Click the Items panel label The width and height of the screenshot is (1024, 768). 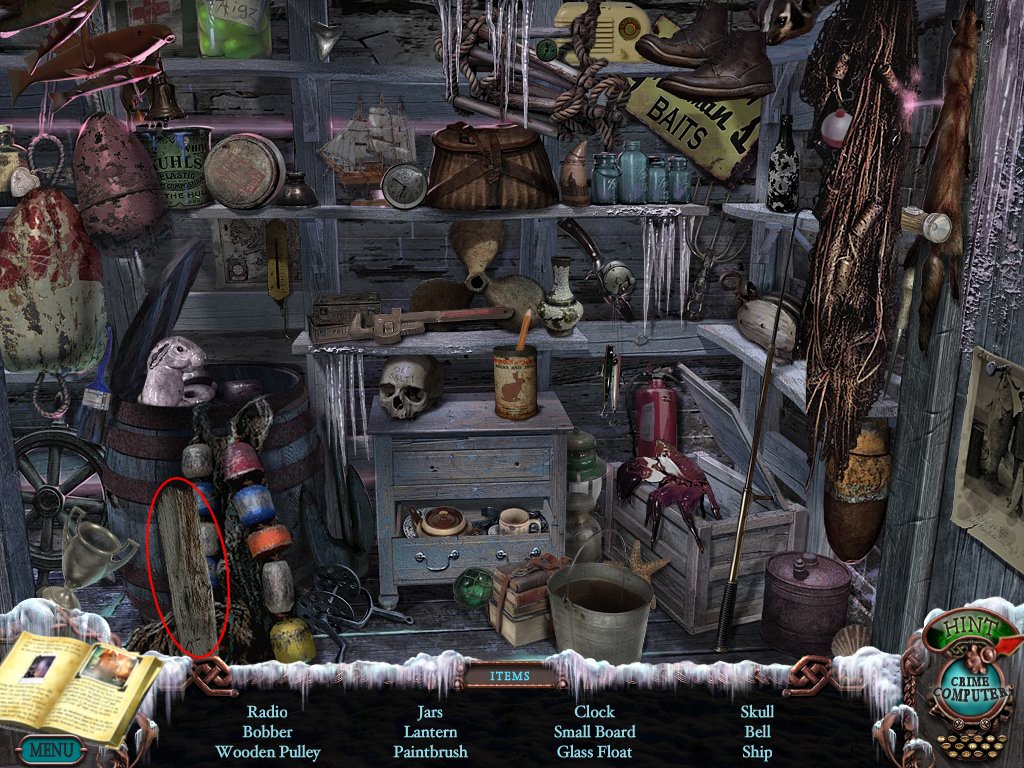(x=511, y=676)
